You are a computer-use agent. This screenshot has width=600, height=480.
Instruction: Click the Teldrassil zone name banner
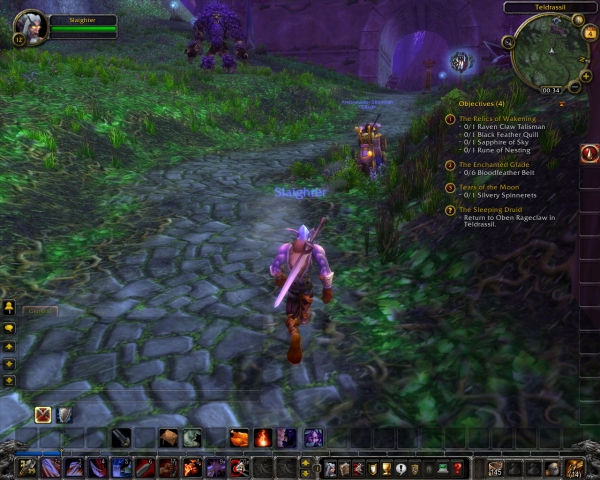[x=551, y=7]
